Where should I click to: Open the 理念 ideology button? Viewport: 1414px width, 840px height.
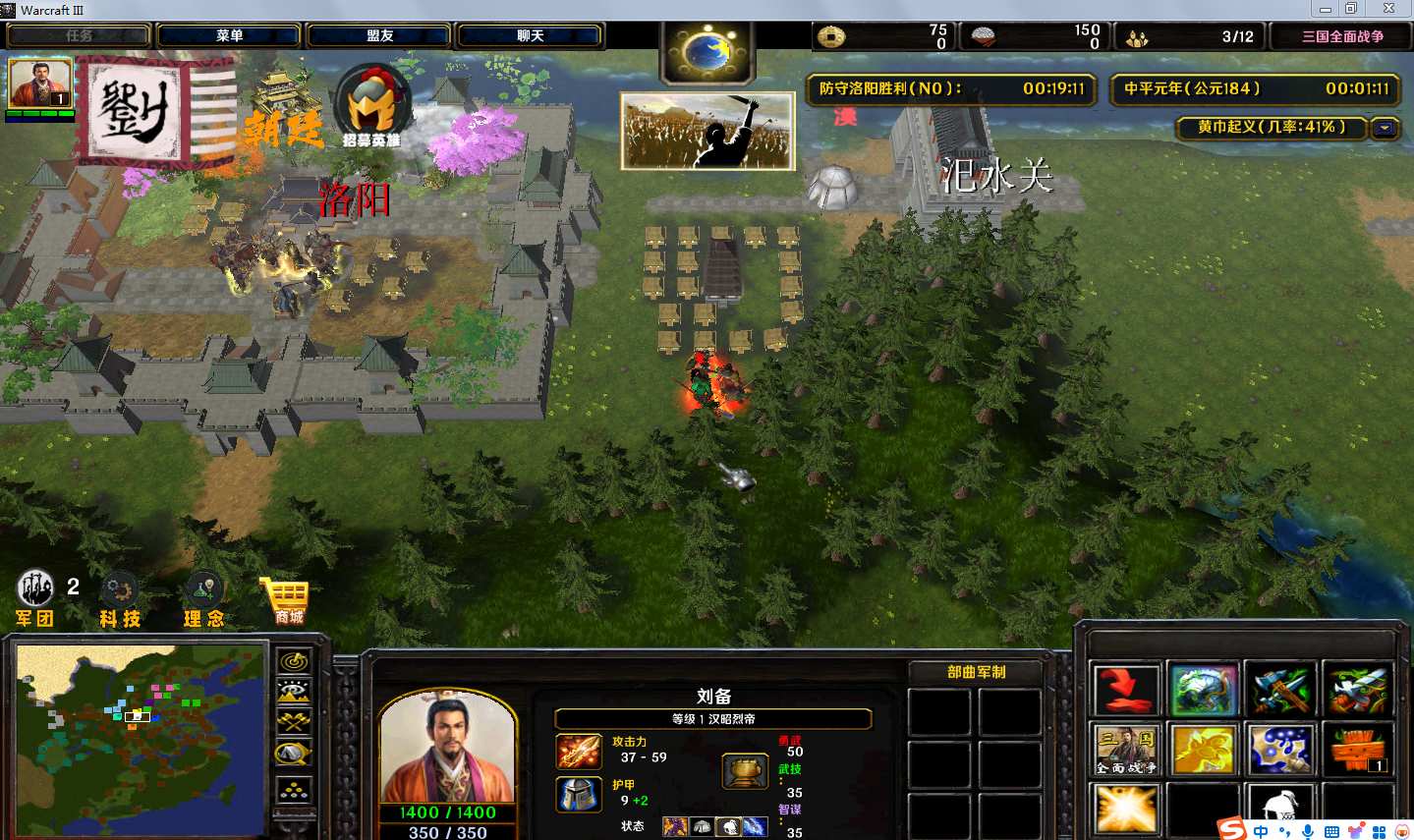203,598
